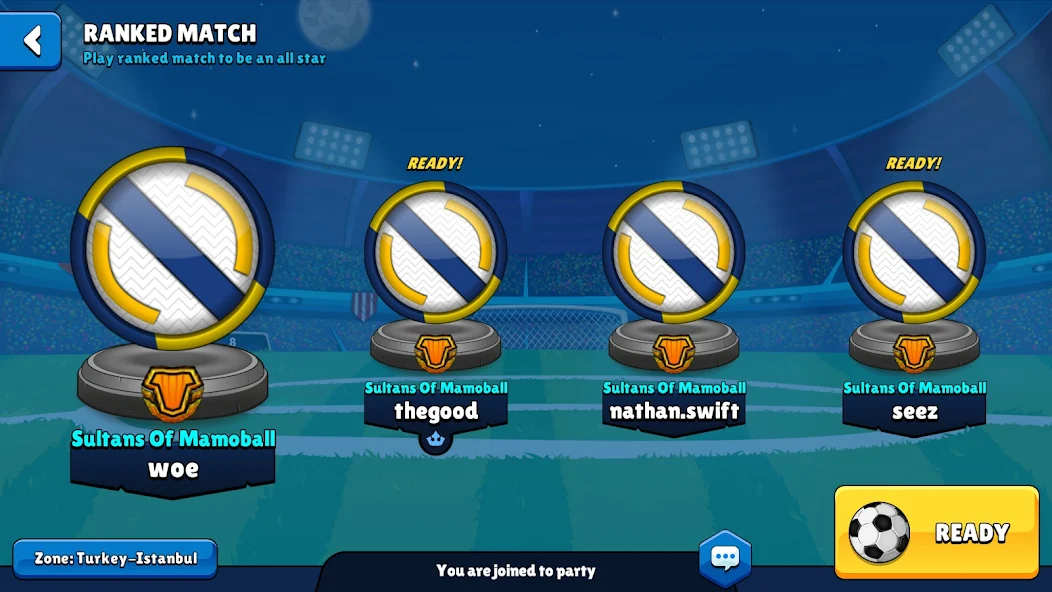Image resolution: width=1052 pixels, height=592 pixels.
Task: Open the chat bubble icon
Action: point(725,558)
